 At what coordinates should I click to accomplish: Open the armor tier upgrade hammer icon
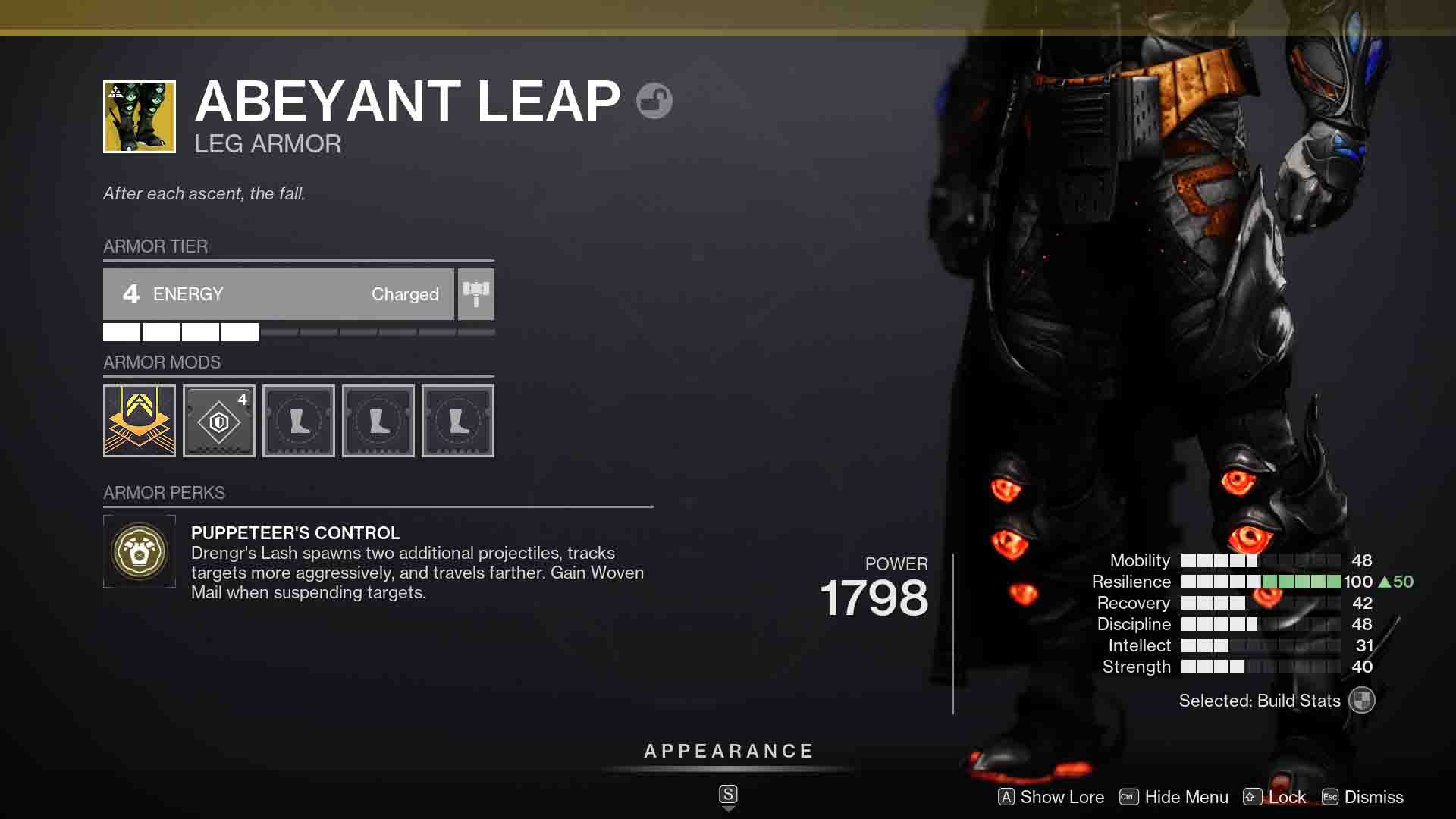(476, 294)
